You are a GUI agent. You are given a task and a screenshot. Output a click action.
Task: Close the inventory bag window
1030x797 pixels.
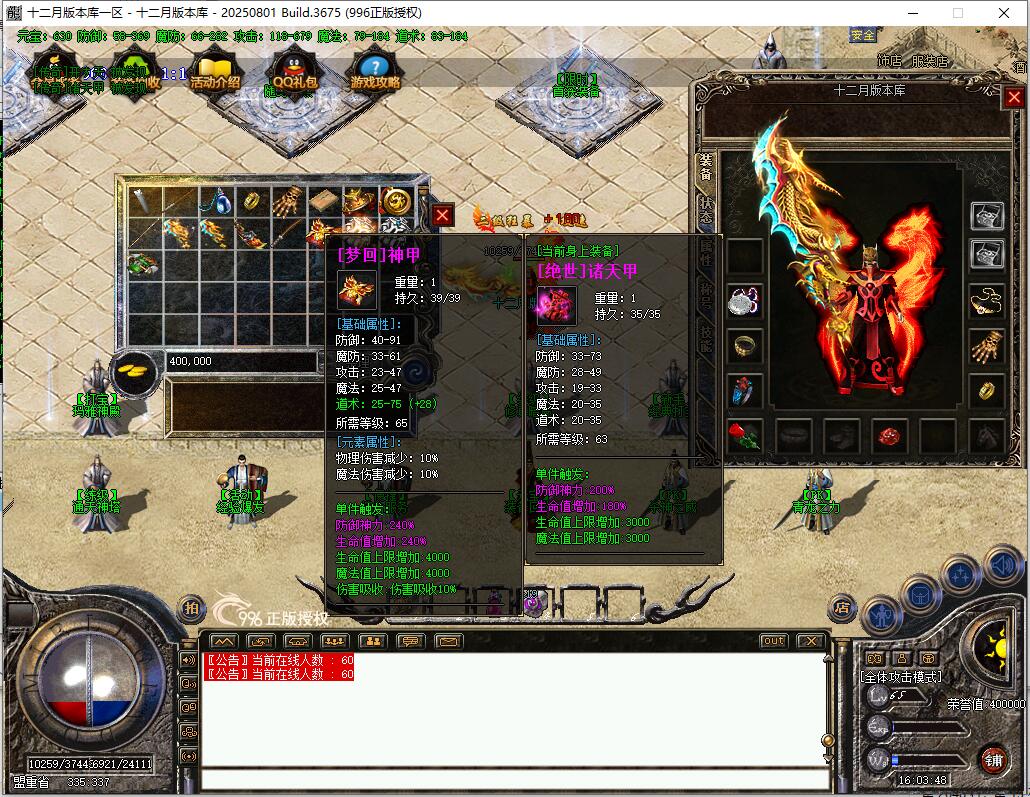pyautogui.click(x=443, y=214)
